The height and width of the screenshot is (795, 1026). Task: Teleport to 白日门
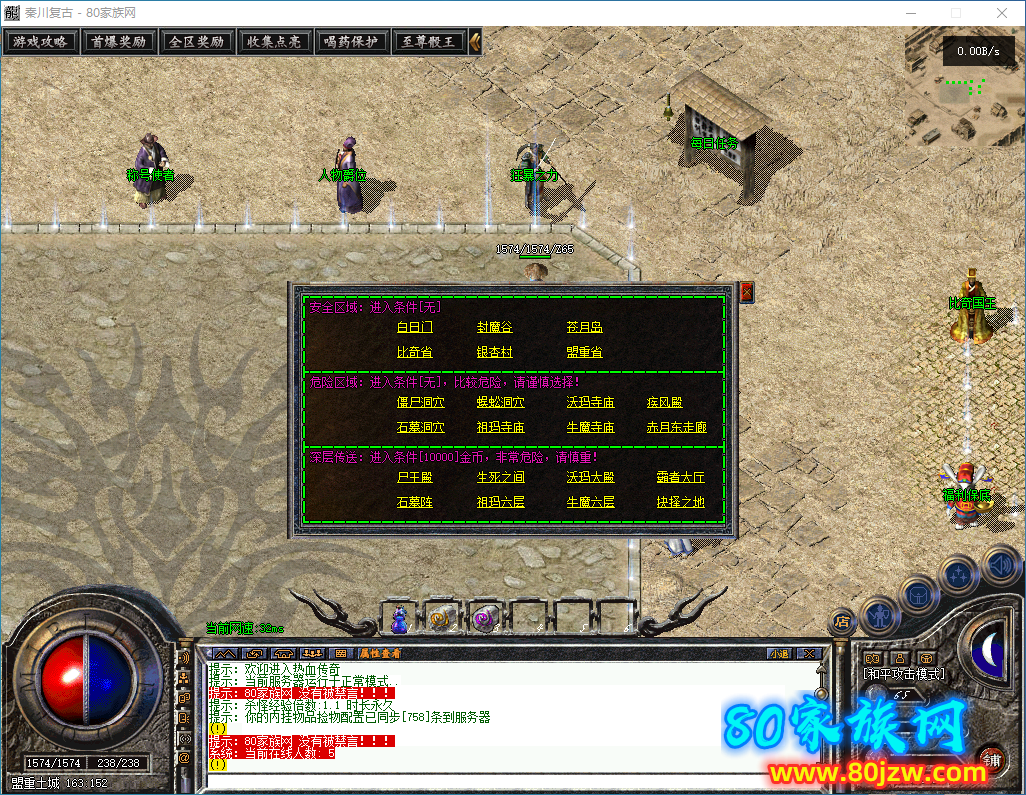pos(415,327)
